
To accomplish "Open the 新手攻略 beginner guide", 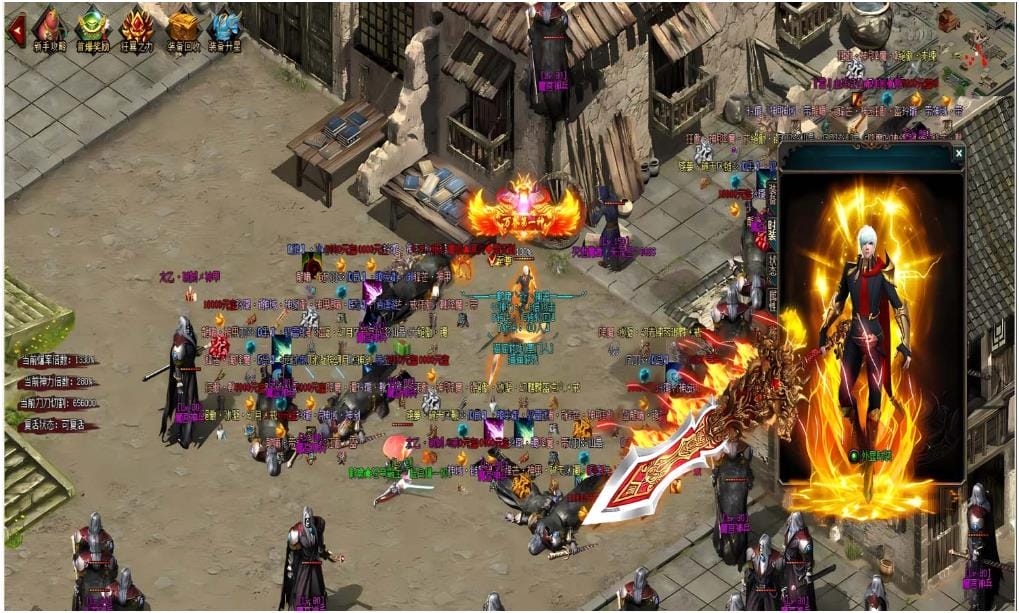I will [x=48, y=29].
